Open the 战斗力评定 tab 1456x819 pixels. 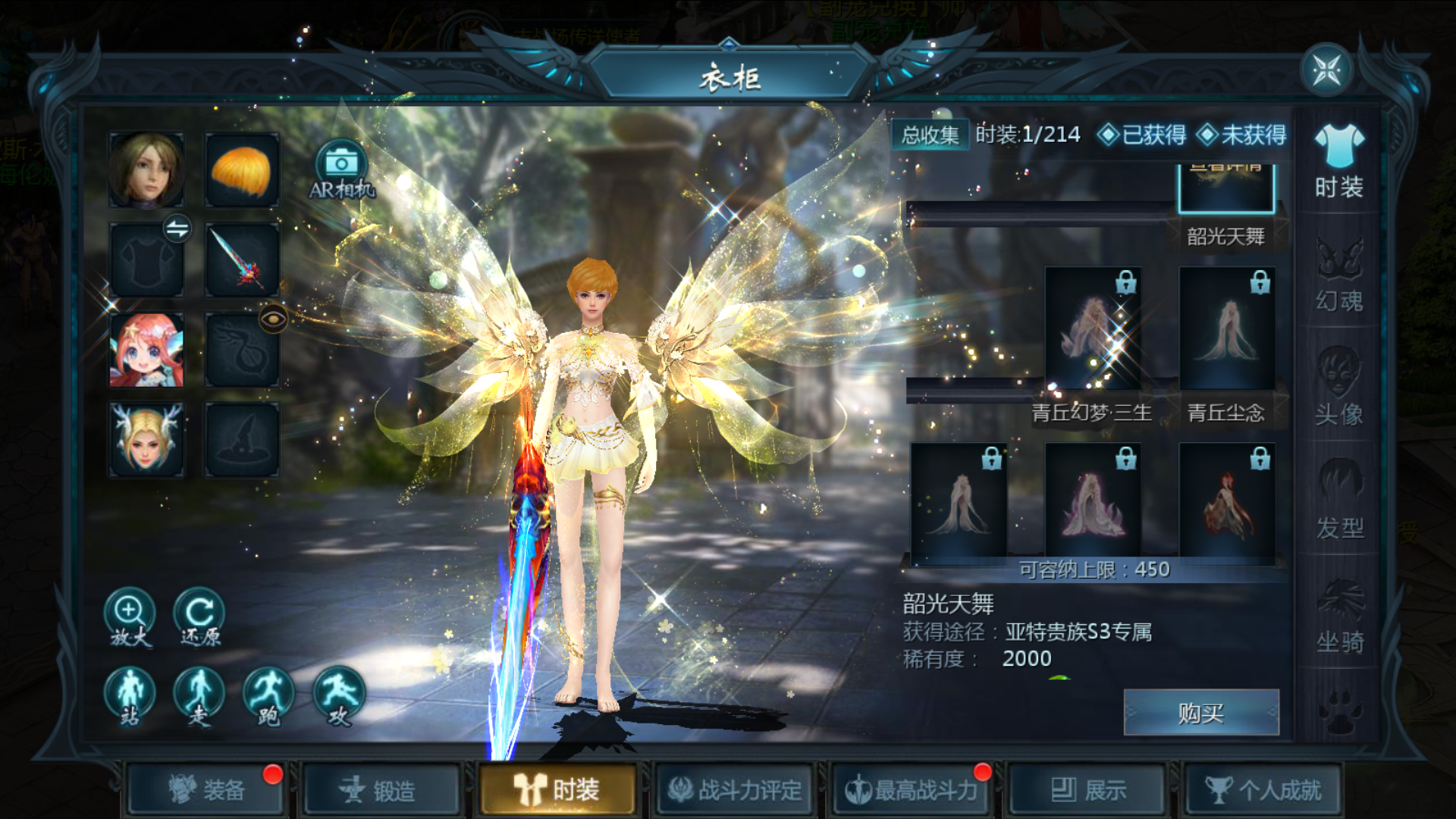pos(734,790)
